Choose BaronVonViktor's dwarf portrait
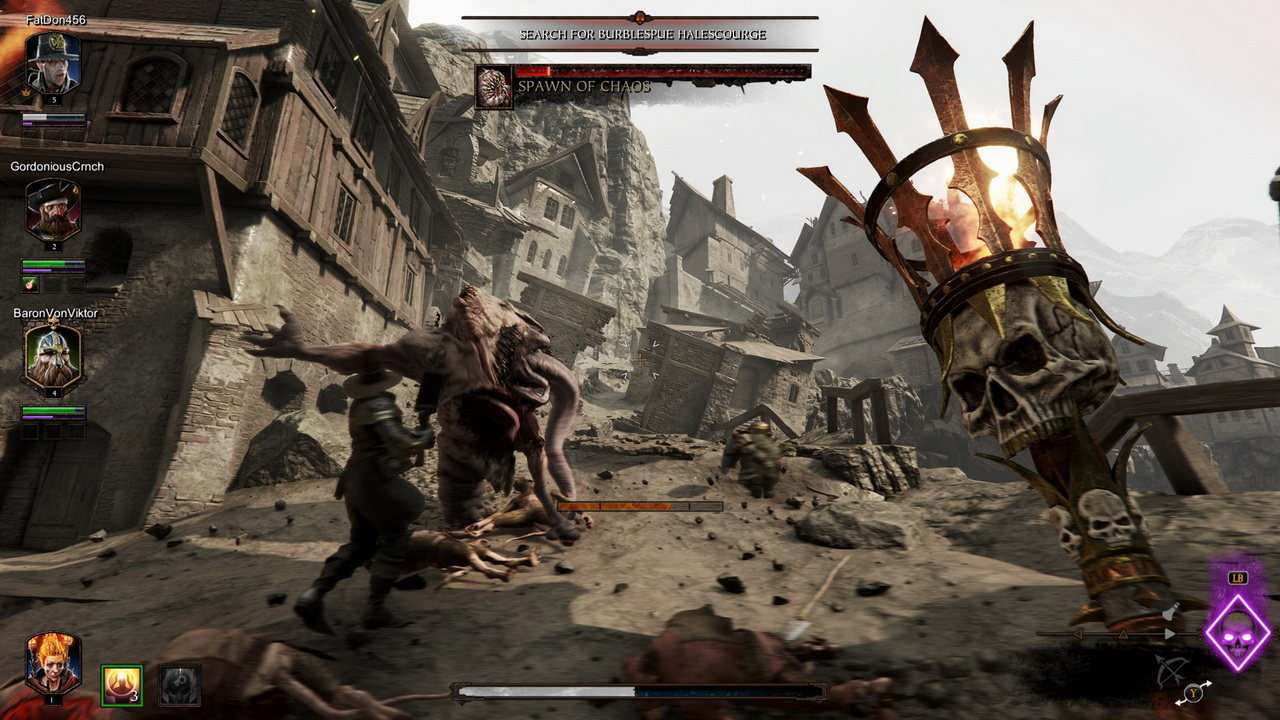Image resolution: width=1280 pixels, height=720 pixels. point(52,357)
